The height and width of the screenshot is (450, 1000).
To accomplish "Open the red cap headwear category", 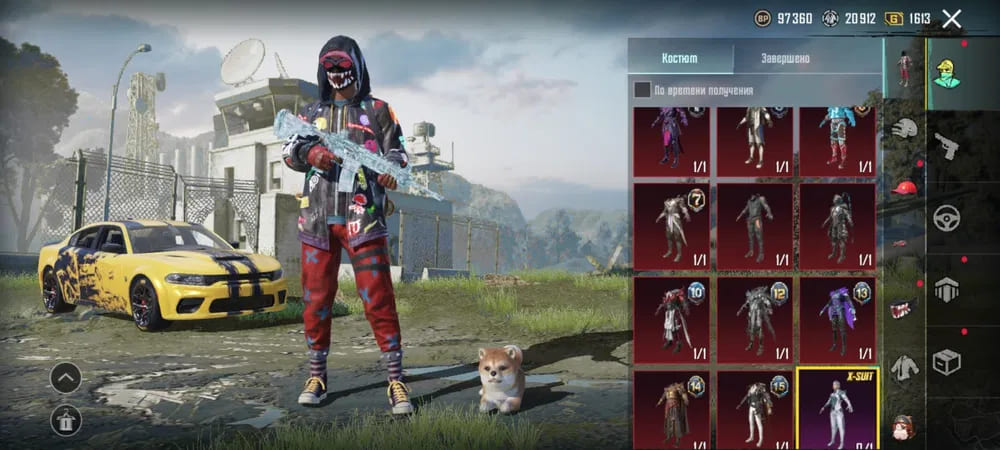I will [x=905, y=187].
